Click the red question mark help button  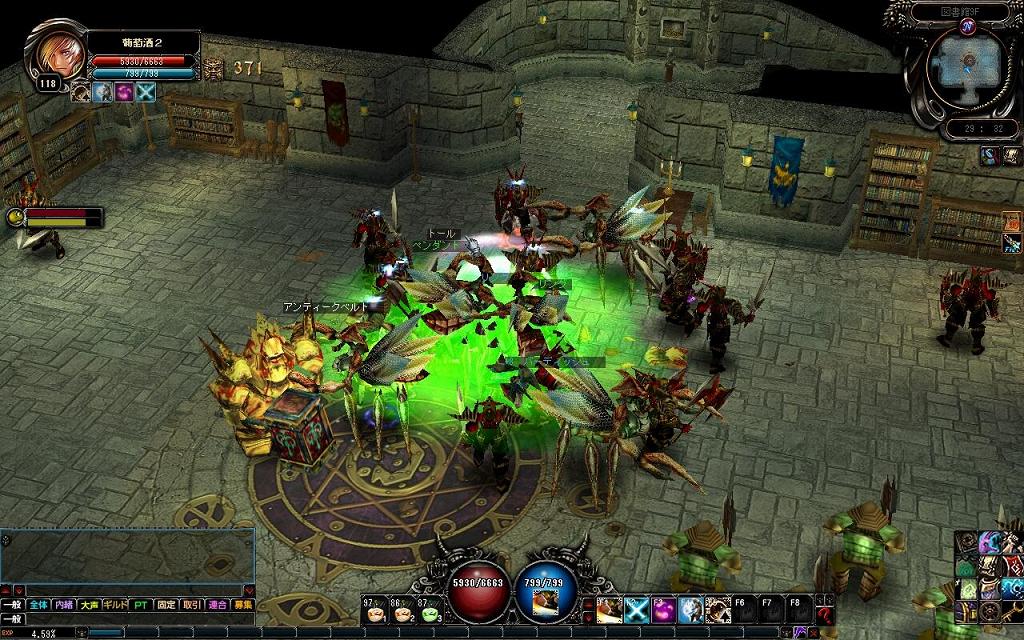824,613
